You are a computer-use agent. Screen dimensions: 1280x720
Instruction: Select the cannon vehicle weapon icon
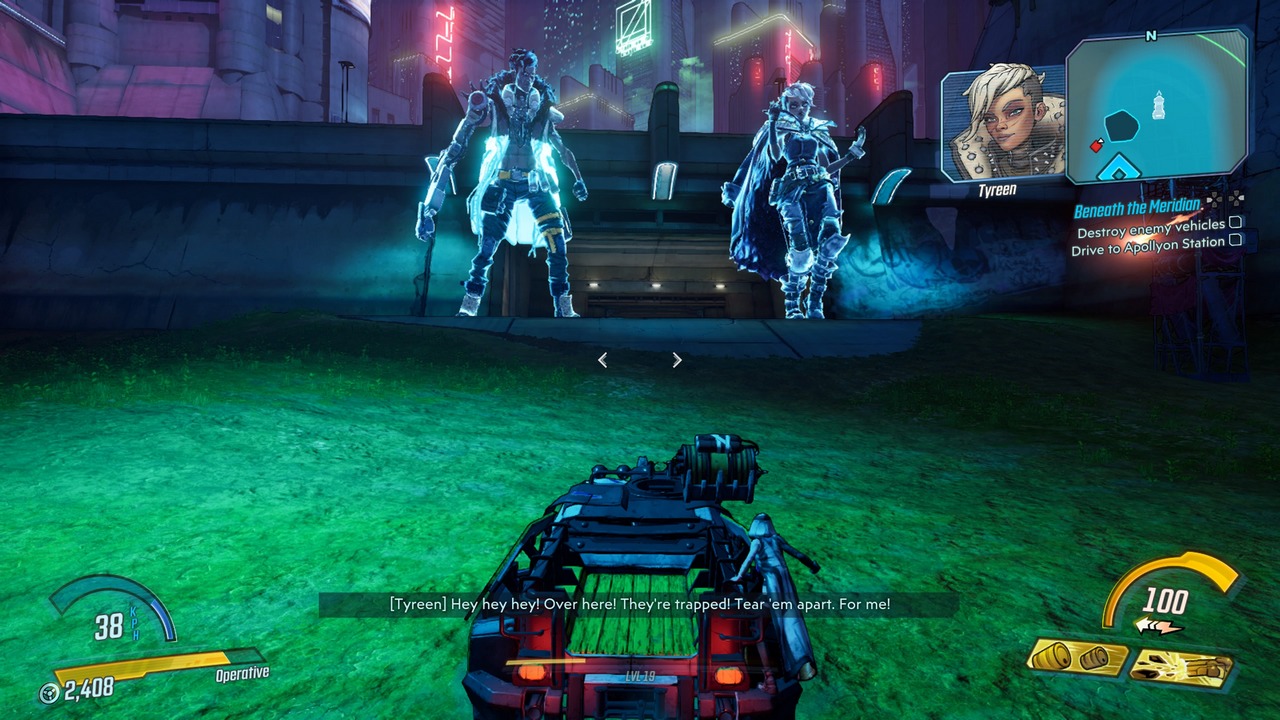pyautogui.click(x=1182, y=667)
